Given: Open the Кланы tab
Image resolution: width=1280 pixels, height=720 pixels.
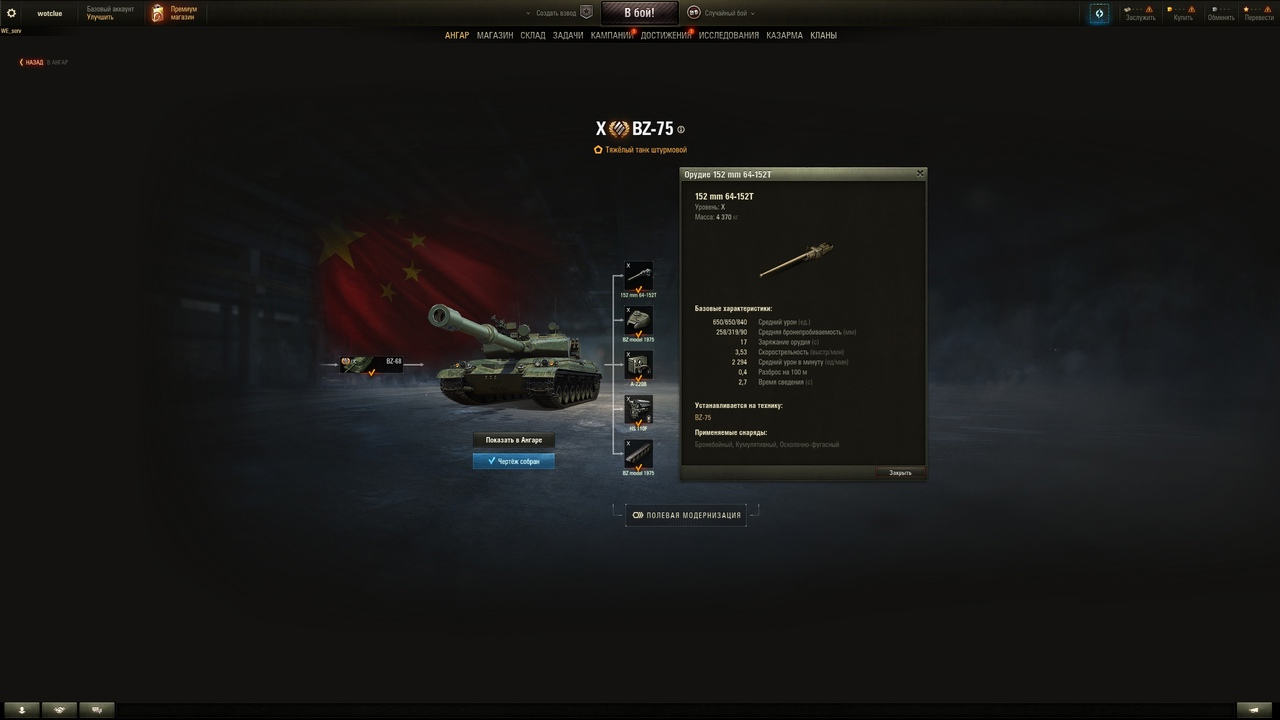Looking at the screenshot, I should click(x=823, y=35).
